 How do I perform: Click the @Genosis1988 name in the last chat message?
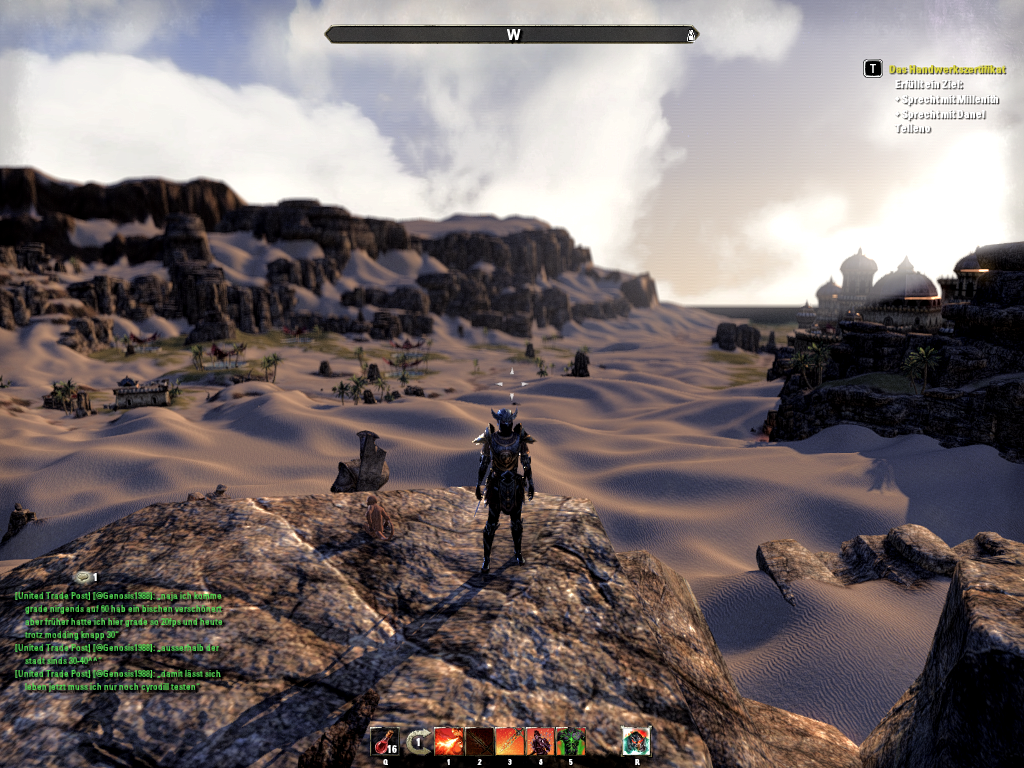125,674
